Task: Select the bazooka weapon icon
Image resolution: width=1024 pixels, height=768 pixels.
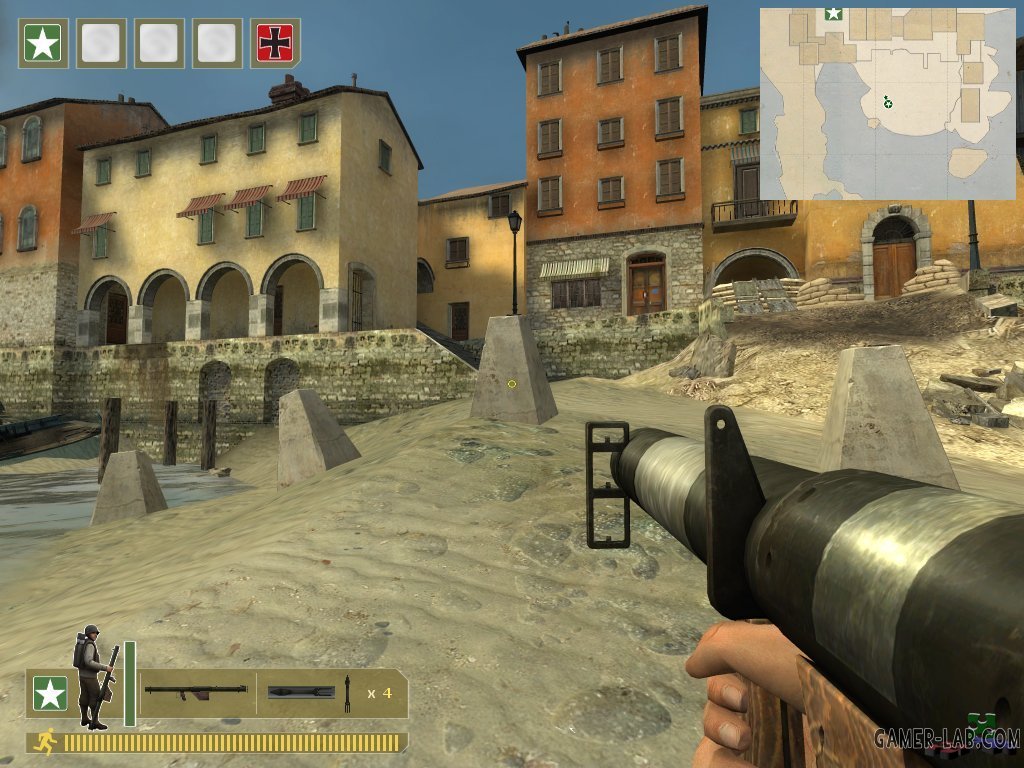Action: coord(195,691)
